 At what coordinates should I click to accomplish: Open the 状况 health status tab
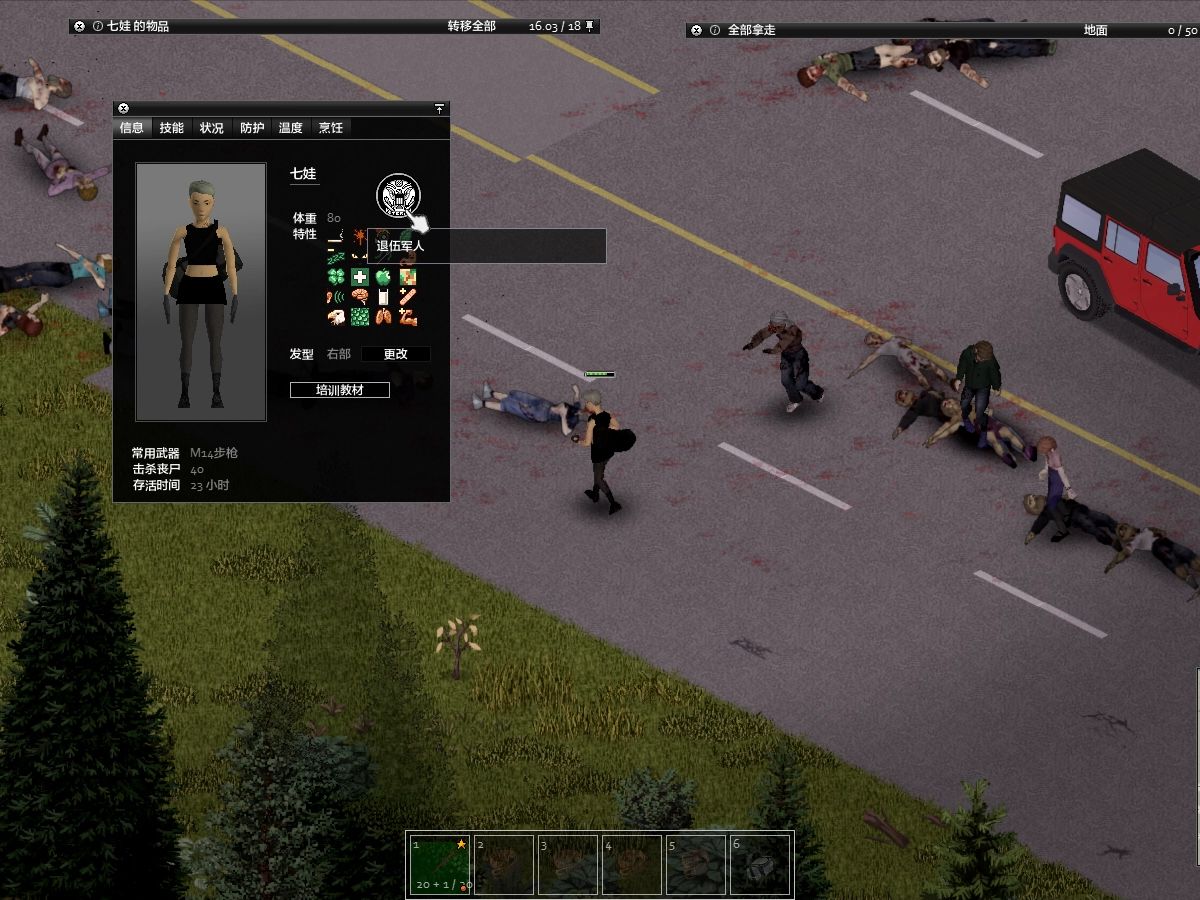pos(211,128)
